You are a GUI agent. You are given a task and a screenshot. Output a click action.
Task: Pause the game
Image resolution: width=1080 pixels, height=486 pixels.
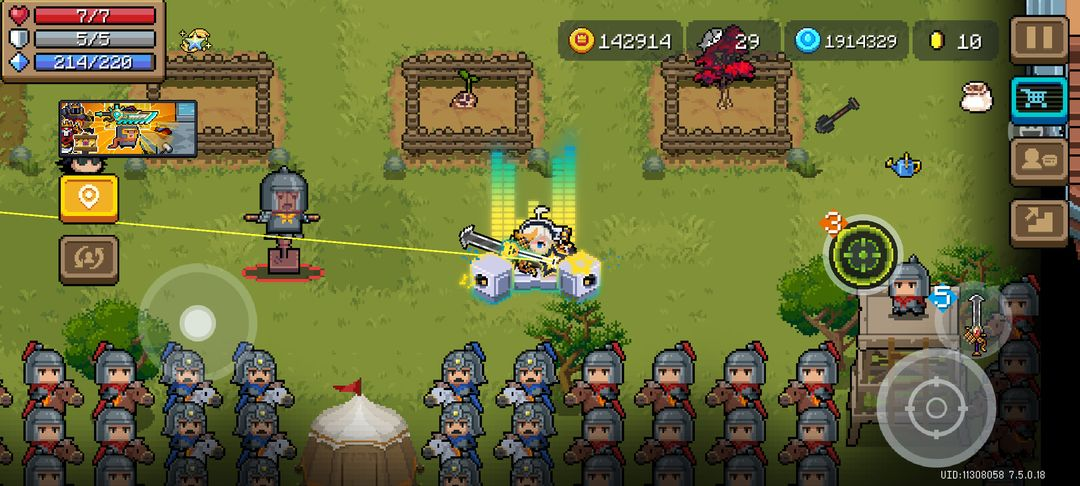point(1039,39)
